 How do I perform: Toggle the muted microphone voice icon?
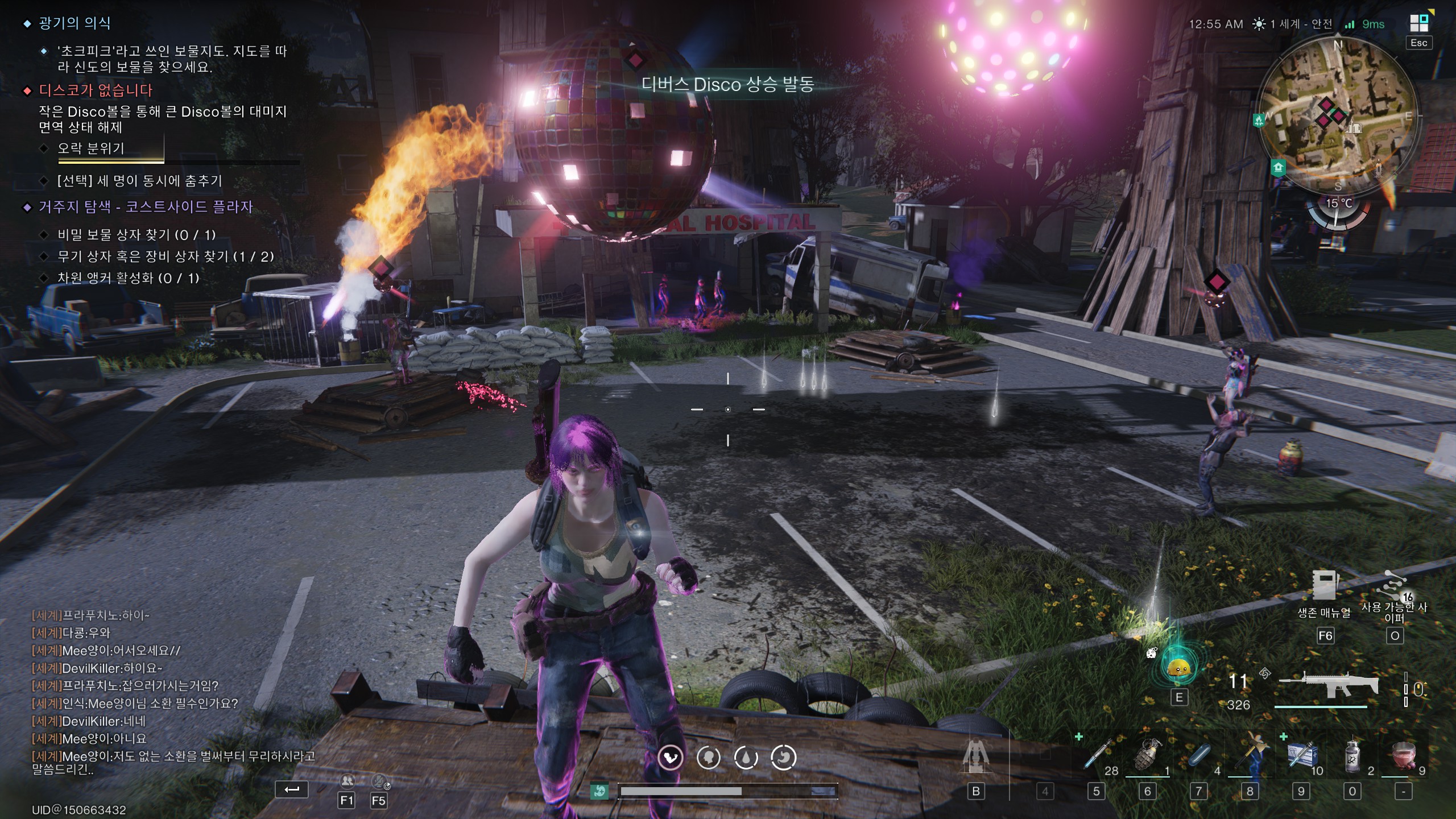point(379,781)
